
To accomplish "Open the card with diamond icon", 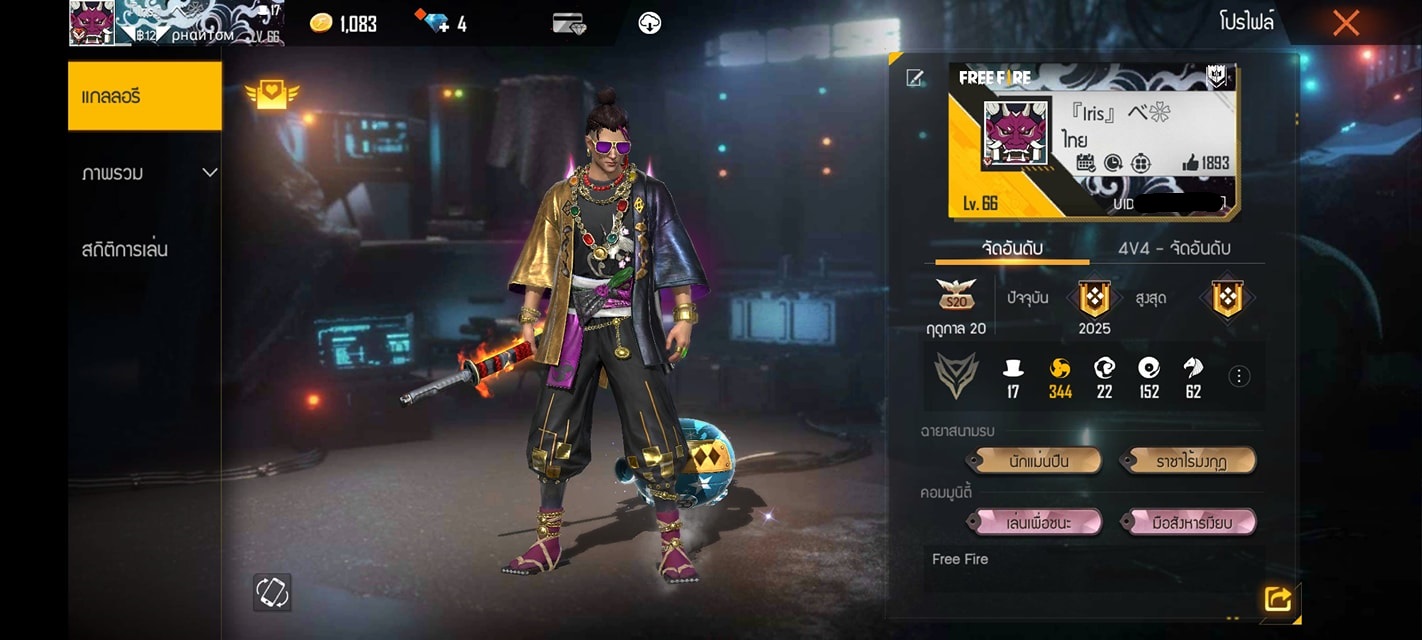I will (568, 23).
